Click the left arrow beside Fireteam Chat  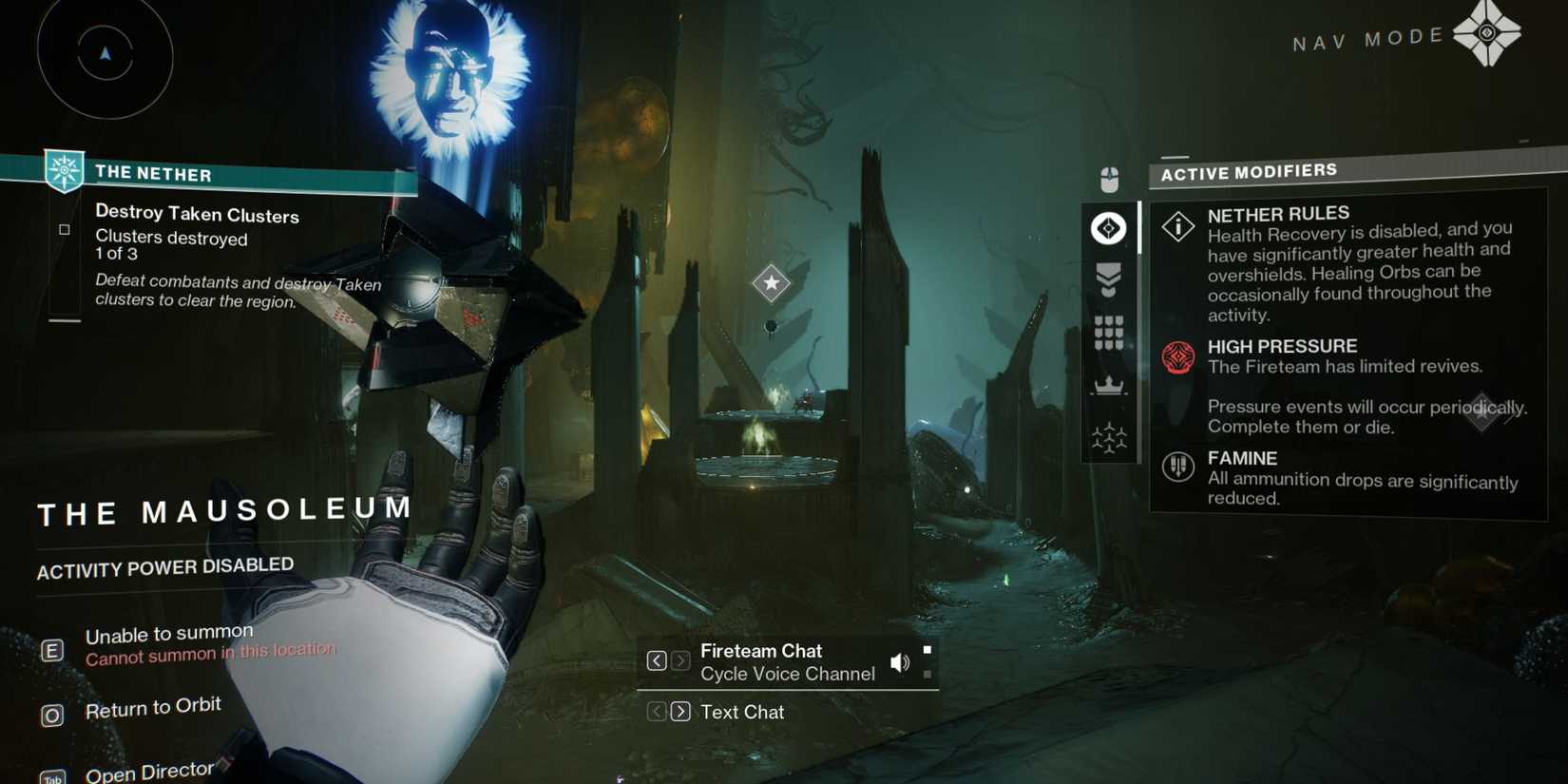tap(657, 660)
